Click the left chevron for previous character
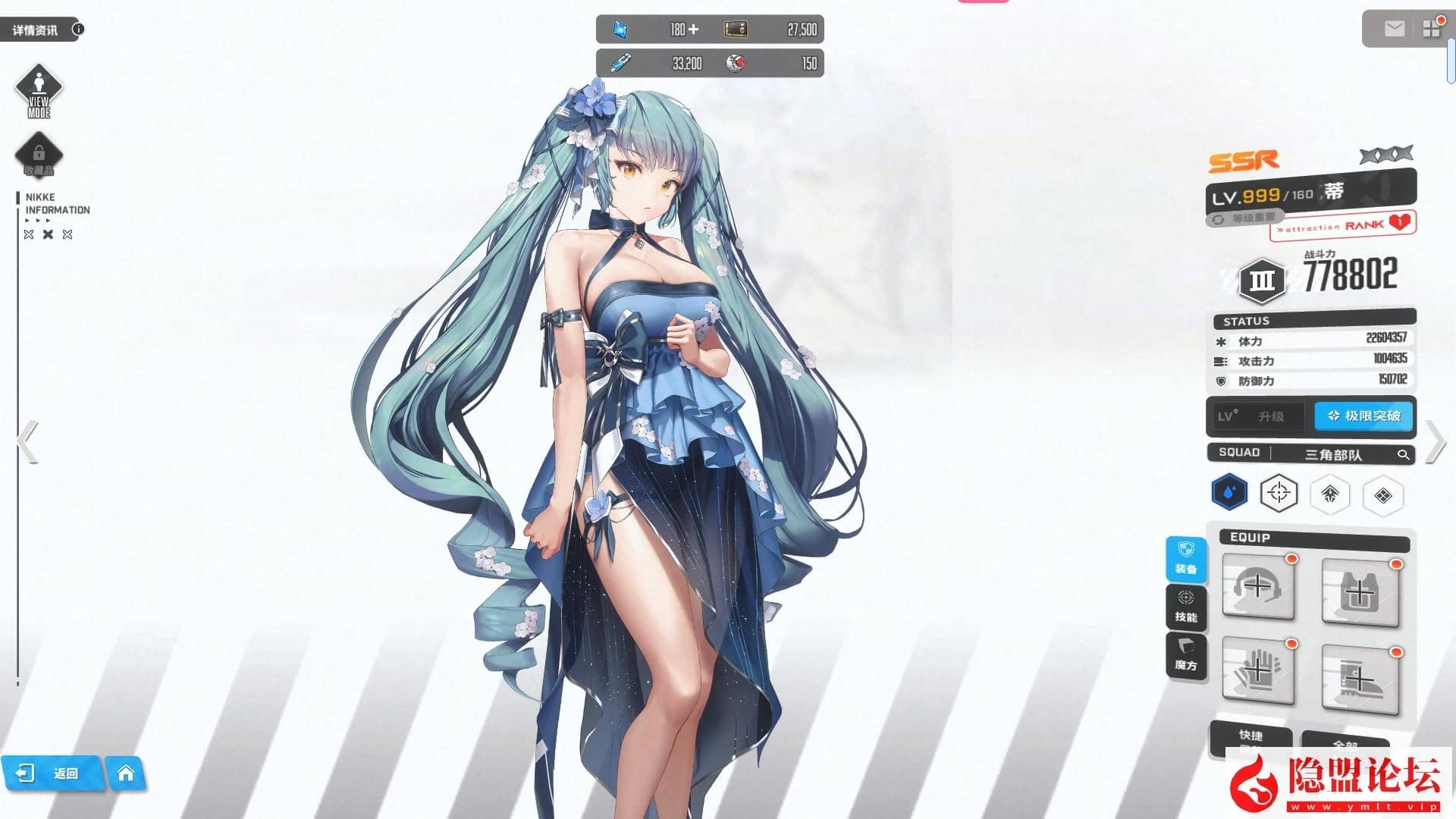Screen dimensions: 1456x819 [x=25, y=442]
